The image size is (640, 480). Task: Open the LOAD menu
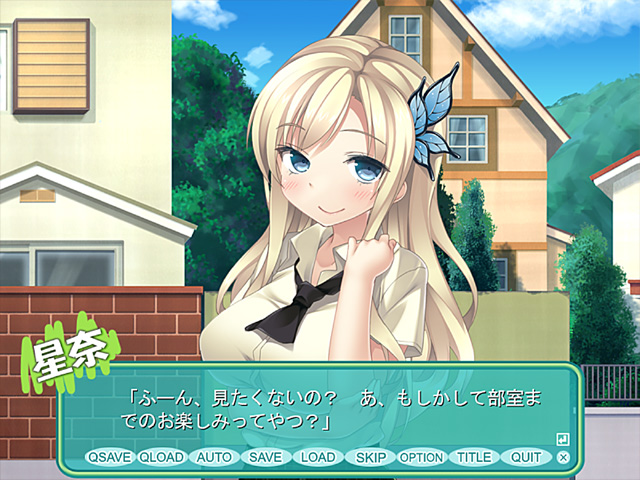pos(318,457)
